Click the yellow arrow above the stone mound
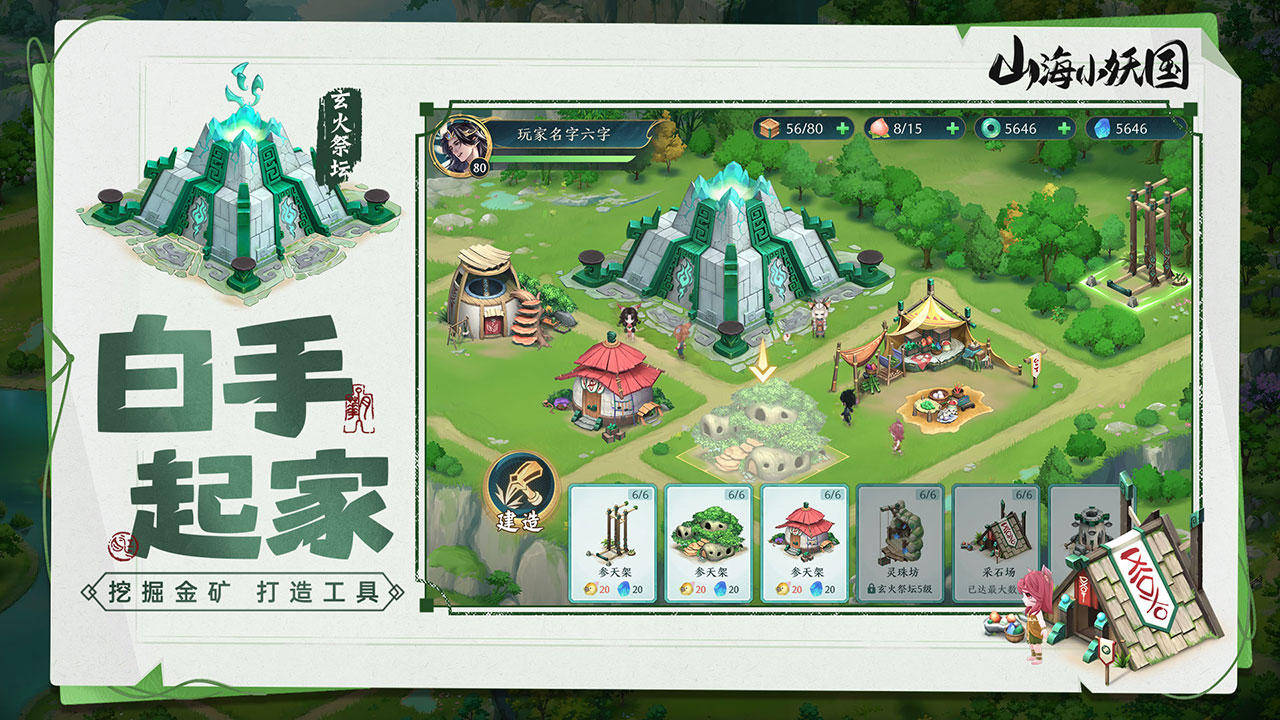 click(x=760, y=360)
